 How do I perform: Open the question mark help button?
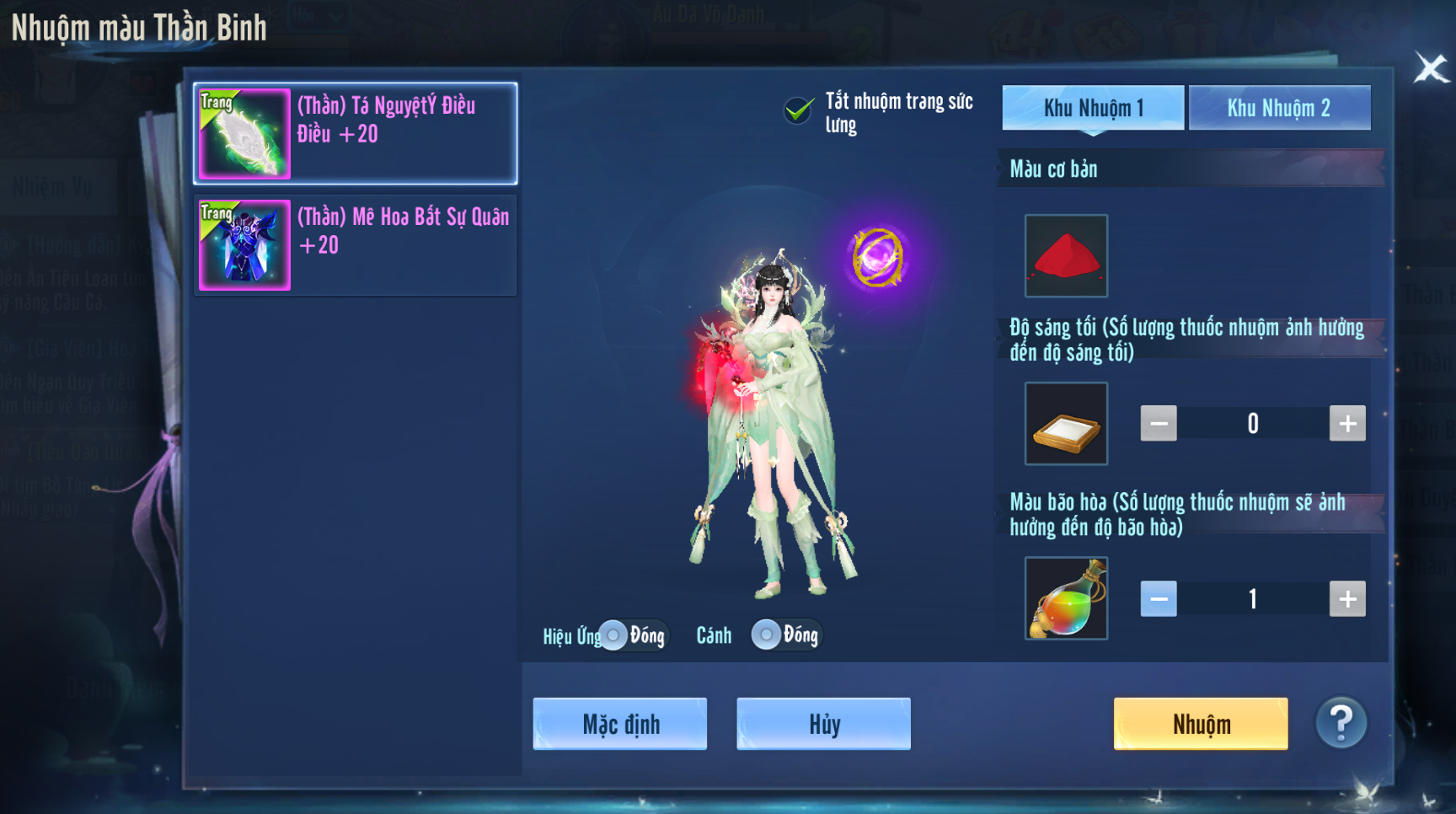pyautogui.click(x=1341, y=722)
